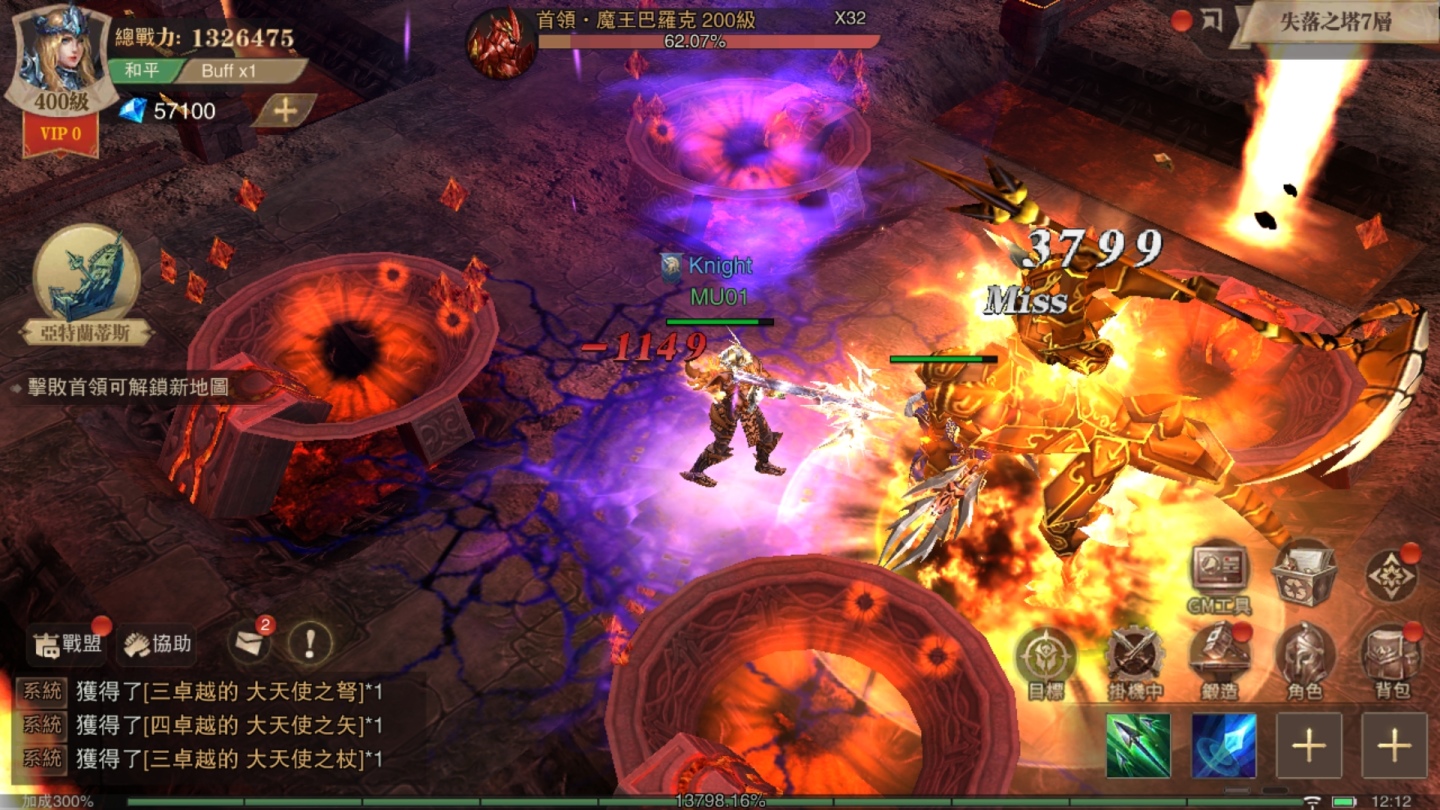1440x810 pixels.
Task: Open the 背包 backpack inventory
Action: 1391,662
